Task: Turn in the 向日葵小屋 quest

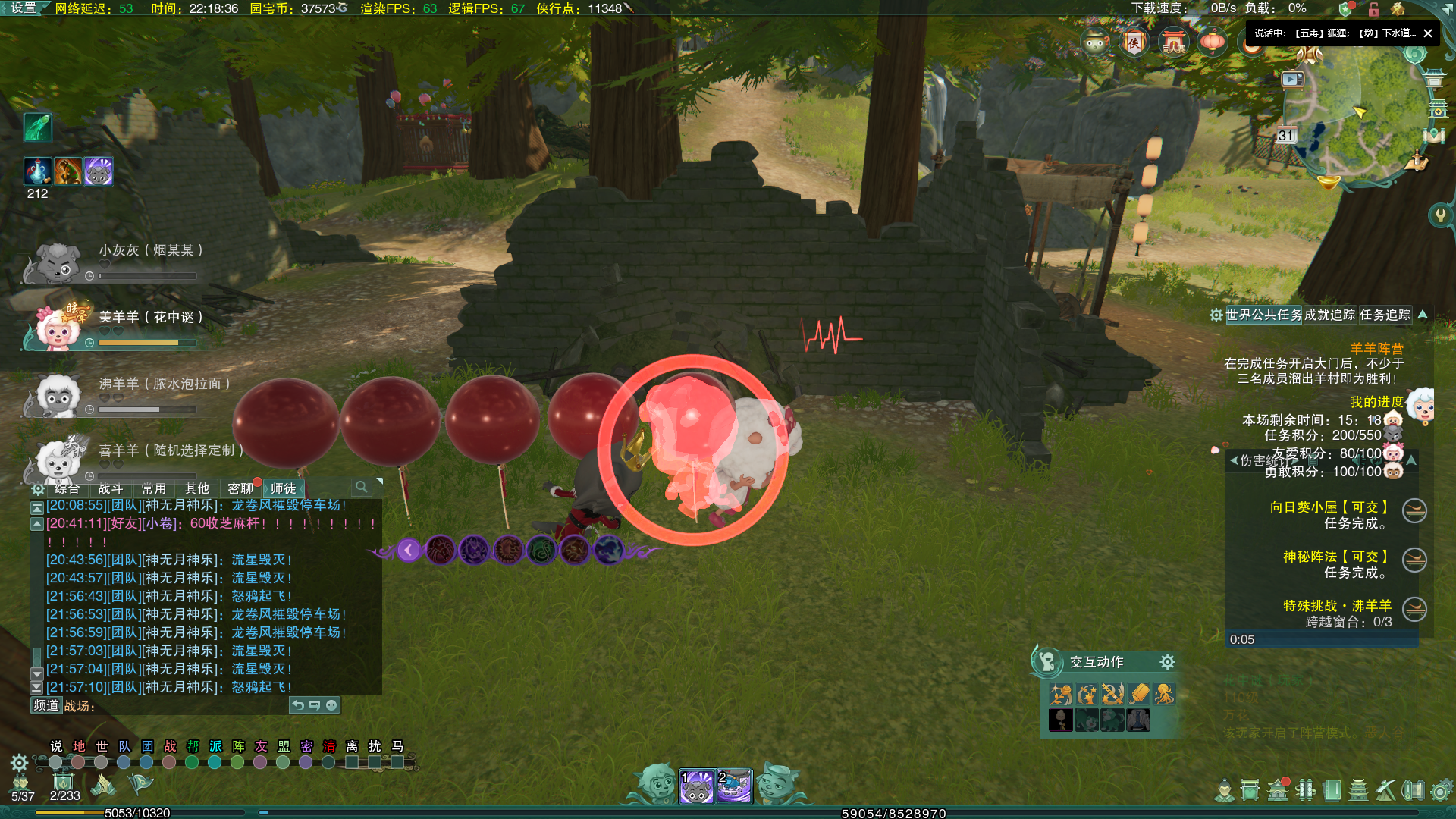Action: click(x=1414, y=511)
